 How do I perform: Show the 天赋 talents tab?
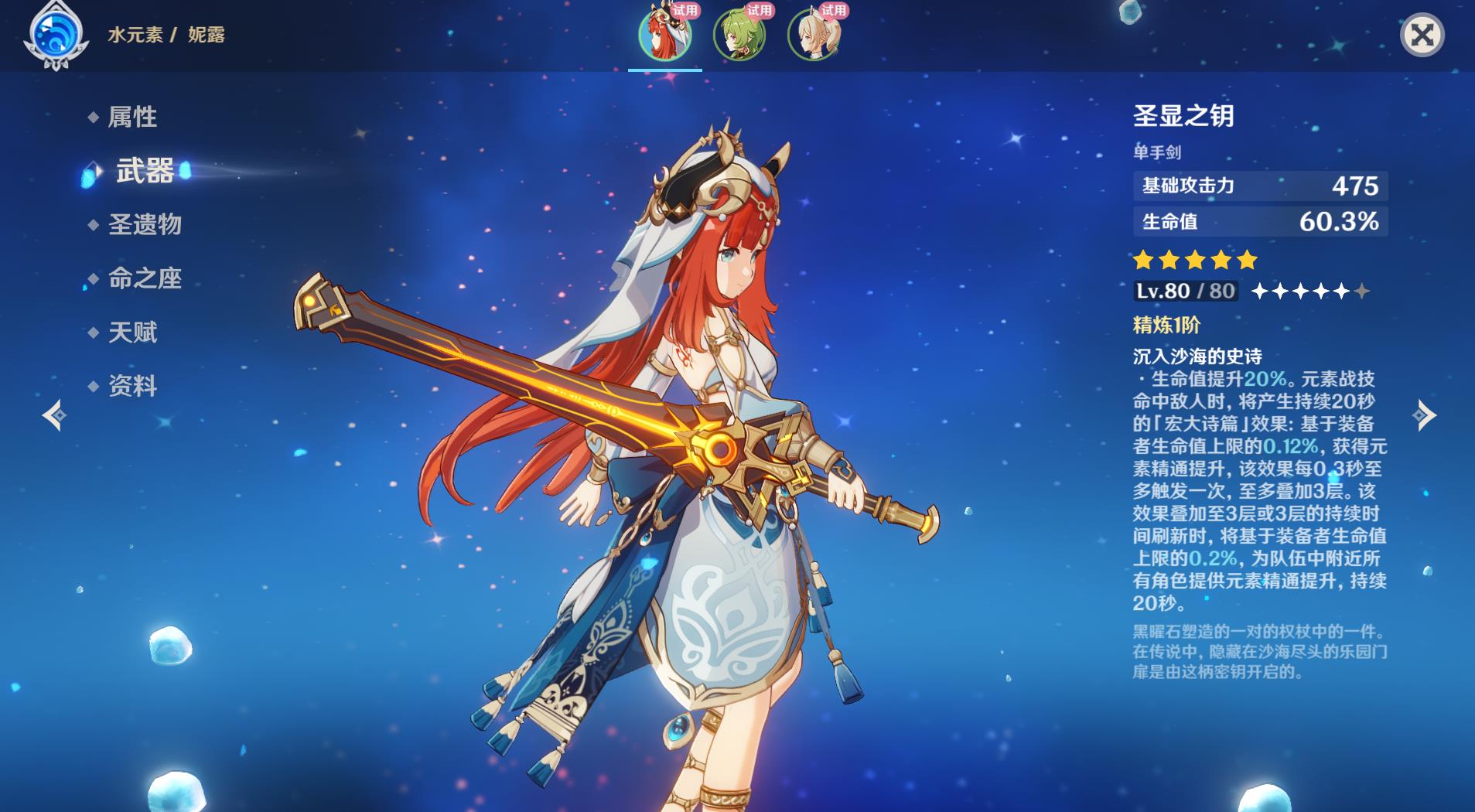click(x=132, y=333)
